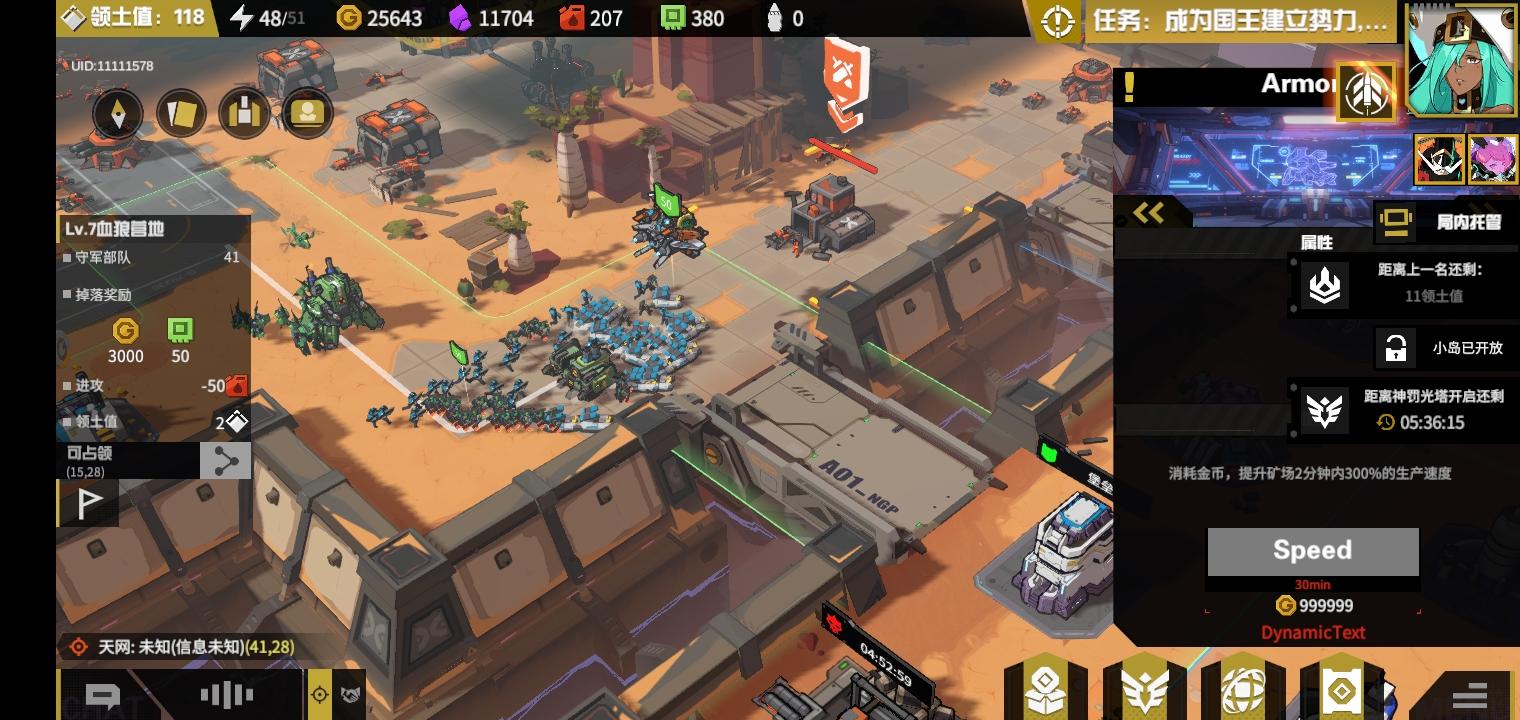Image resolution: width=1520 pixels, height=720 pixels.
Task: Toggle the exclamation alert above Armor panel
Action: pos(1130,86)
